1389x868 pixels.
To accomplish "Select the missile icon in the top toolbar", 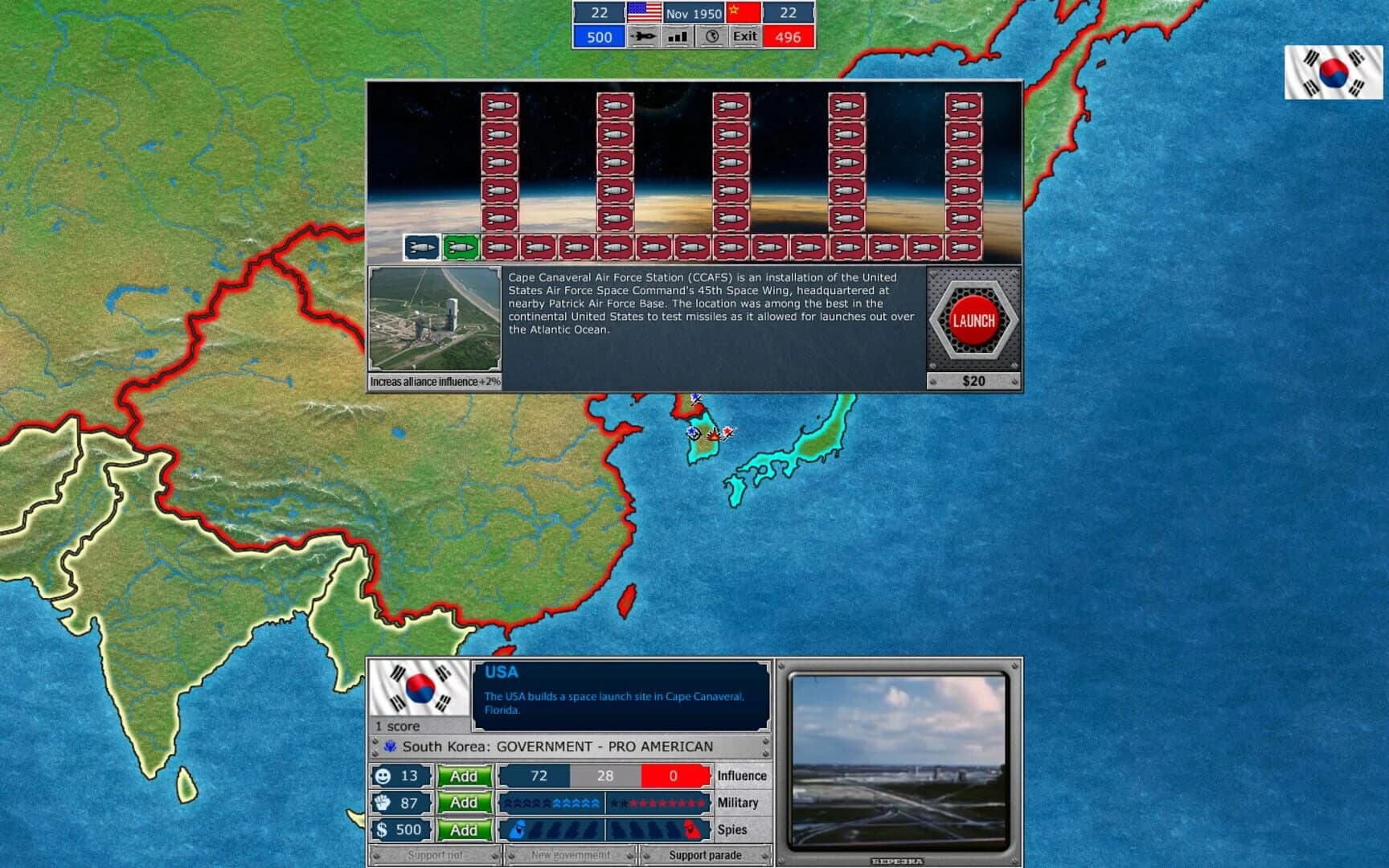I will coord(643,37).
